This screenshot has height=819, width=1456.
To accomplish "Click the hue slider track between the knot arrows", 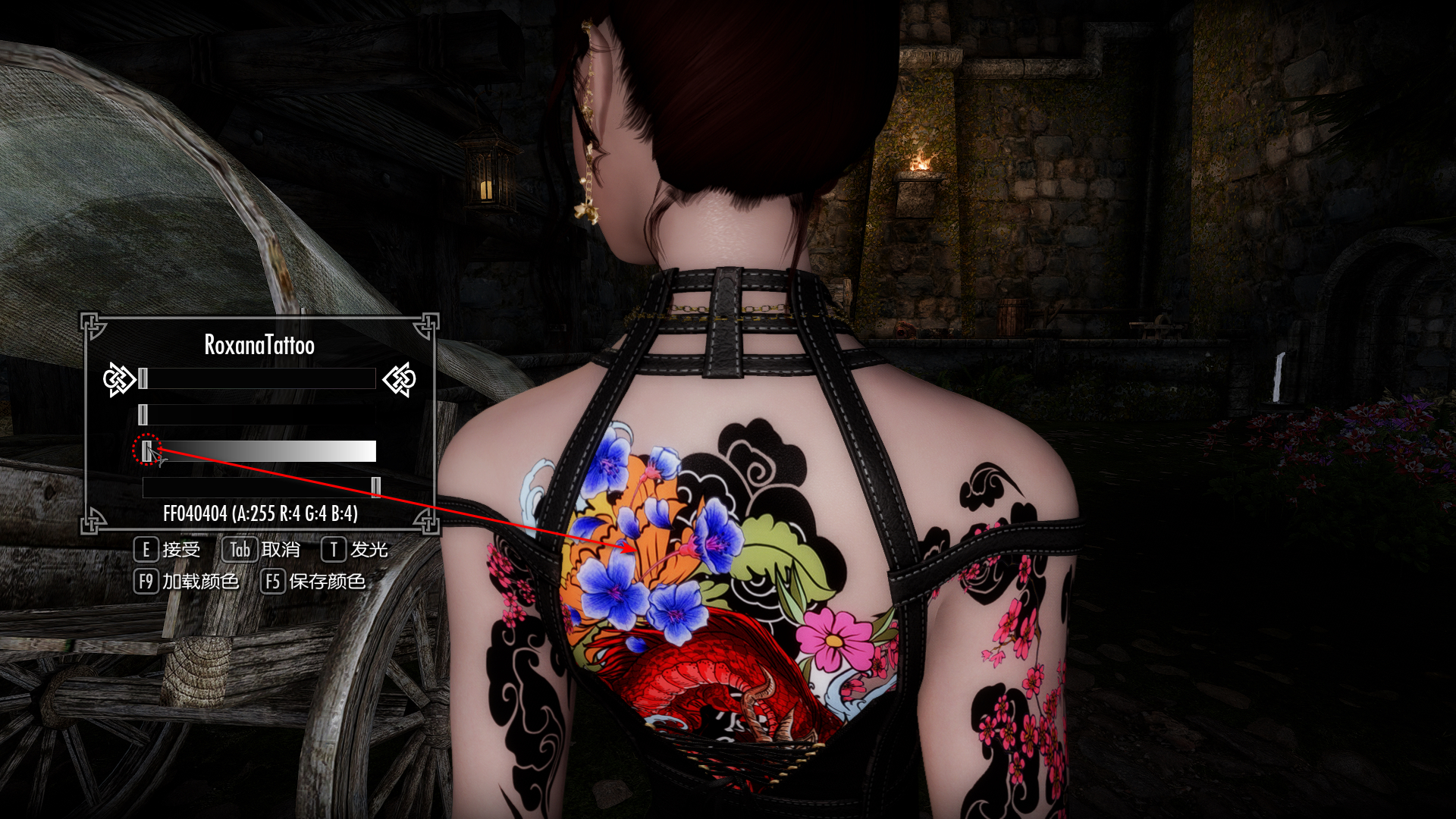I will click(259, 378).
